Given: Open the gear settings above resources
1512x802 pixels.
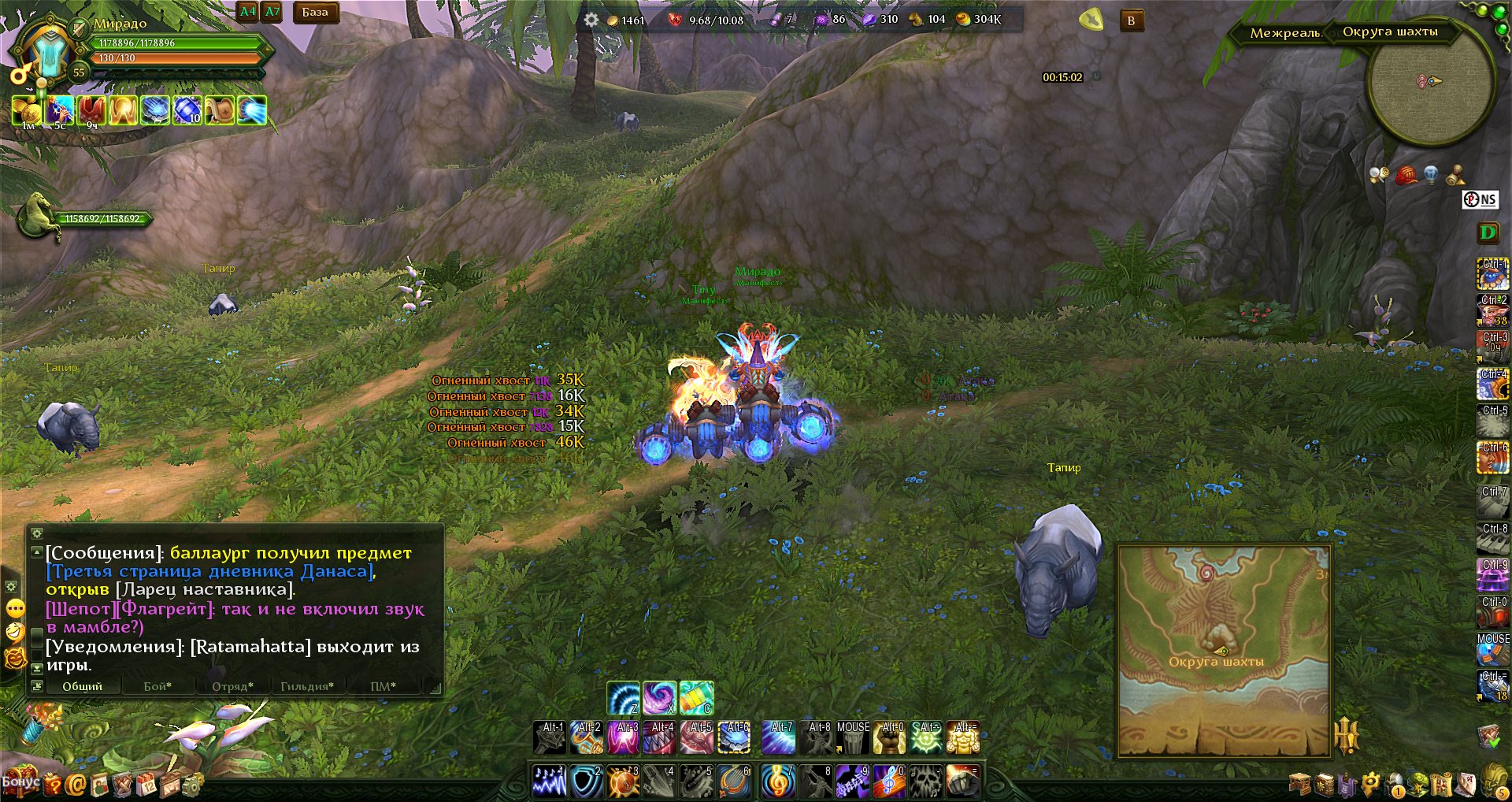Looking at the screenshot, I should (x=591, y=20).
